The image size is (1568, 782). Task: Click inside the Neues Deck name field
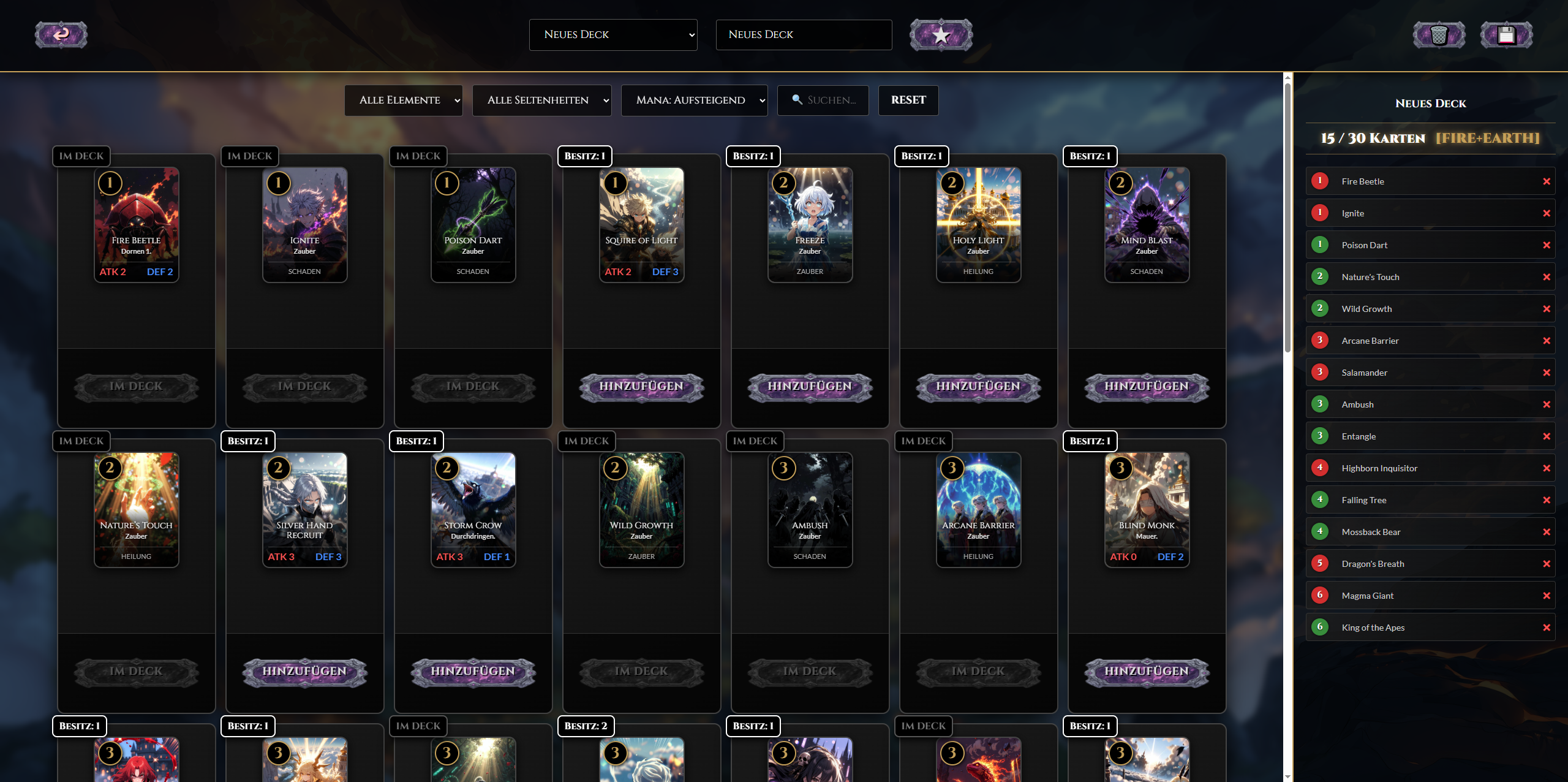click(803, 34)
